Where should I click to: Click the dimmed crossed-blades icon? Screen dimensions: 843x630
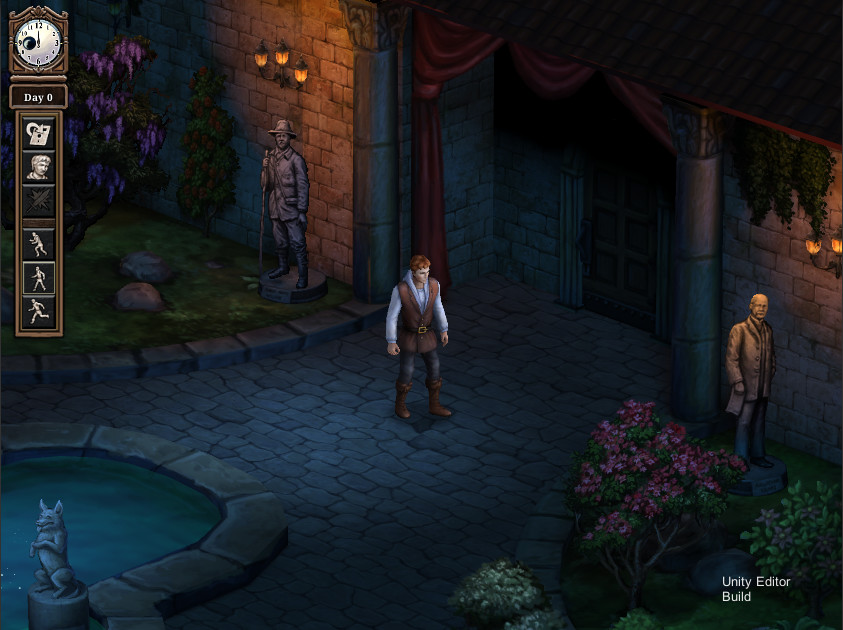(39, 199)
